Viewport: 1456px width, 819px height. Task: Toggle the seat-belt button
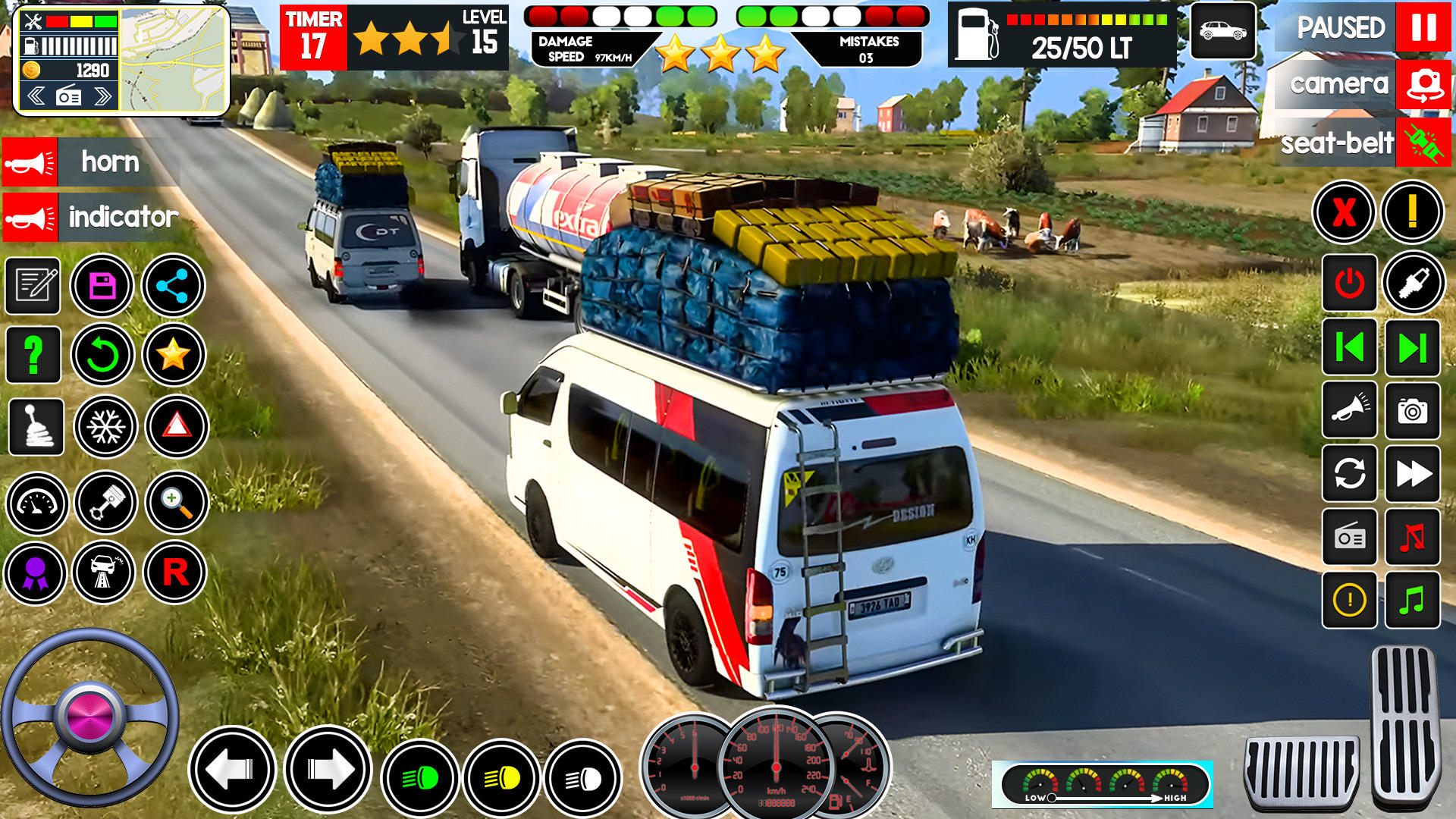1423,143
